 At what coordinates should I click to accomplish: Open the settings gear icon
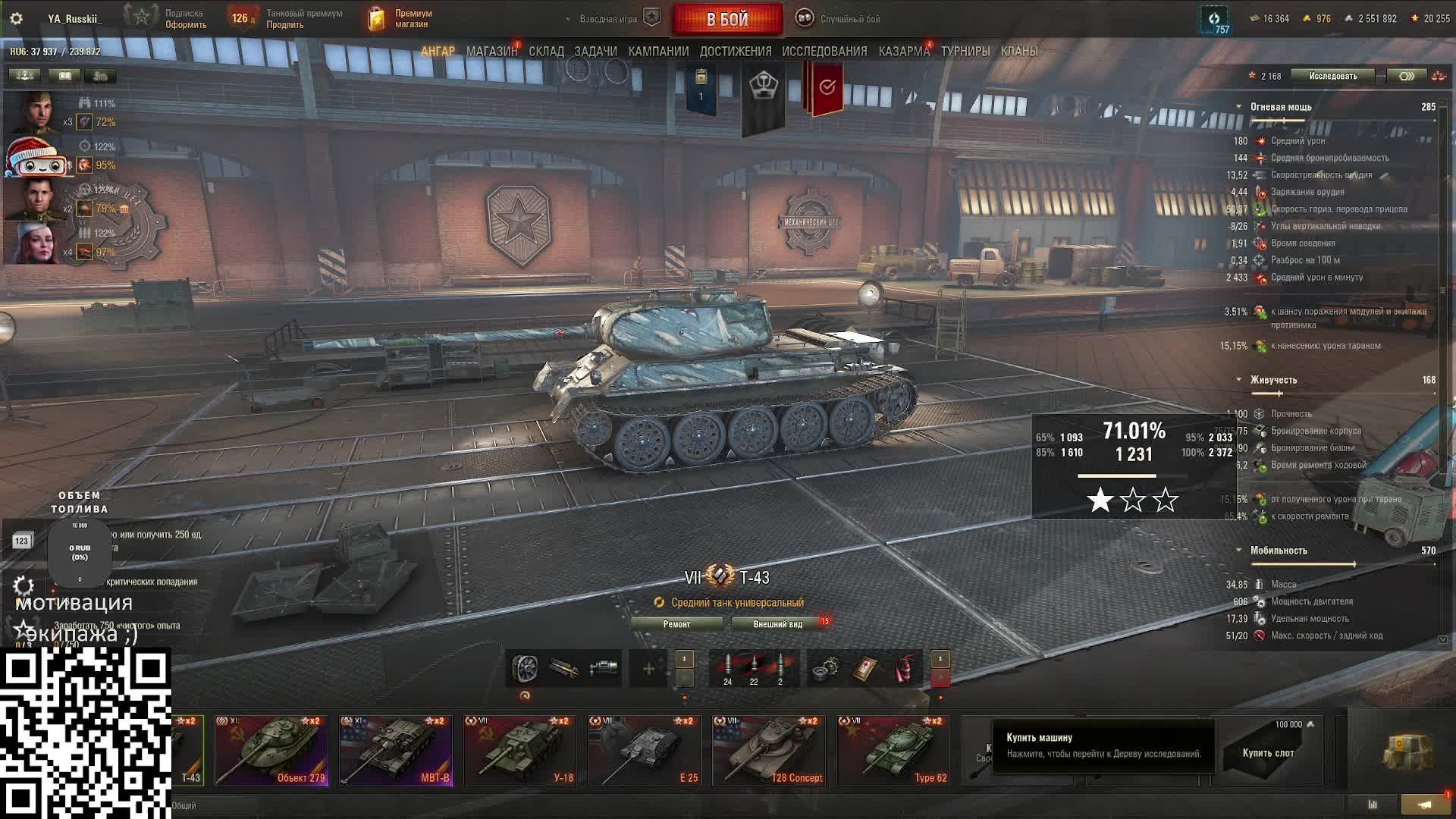(x=16, y=19)
